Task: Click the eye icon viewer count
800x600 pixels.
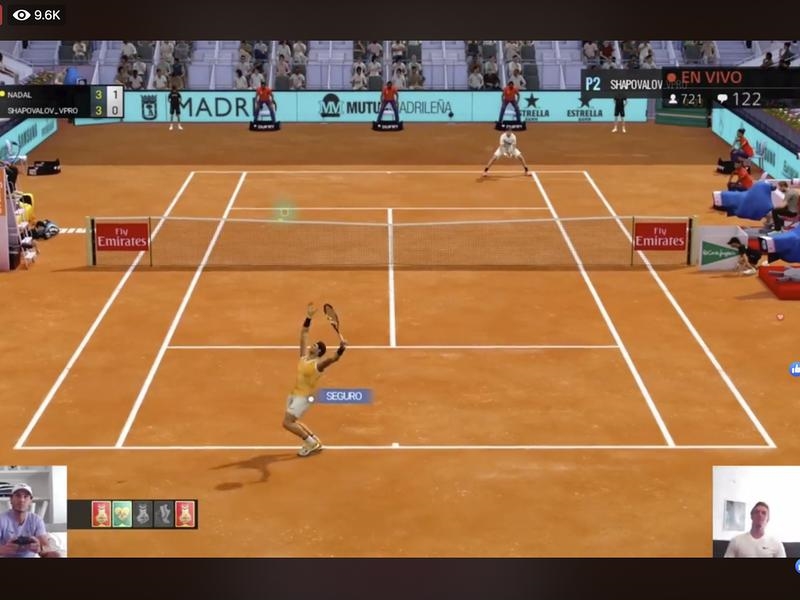Action: 22,15
